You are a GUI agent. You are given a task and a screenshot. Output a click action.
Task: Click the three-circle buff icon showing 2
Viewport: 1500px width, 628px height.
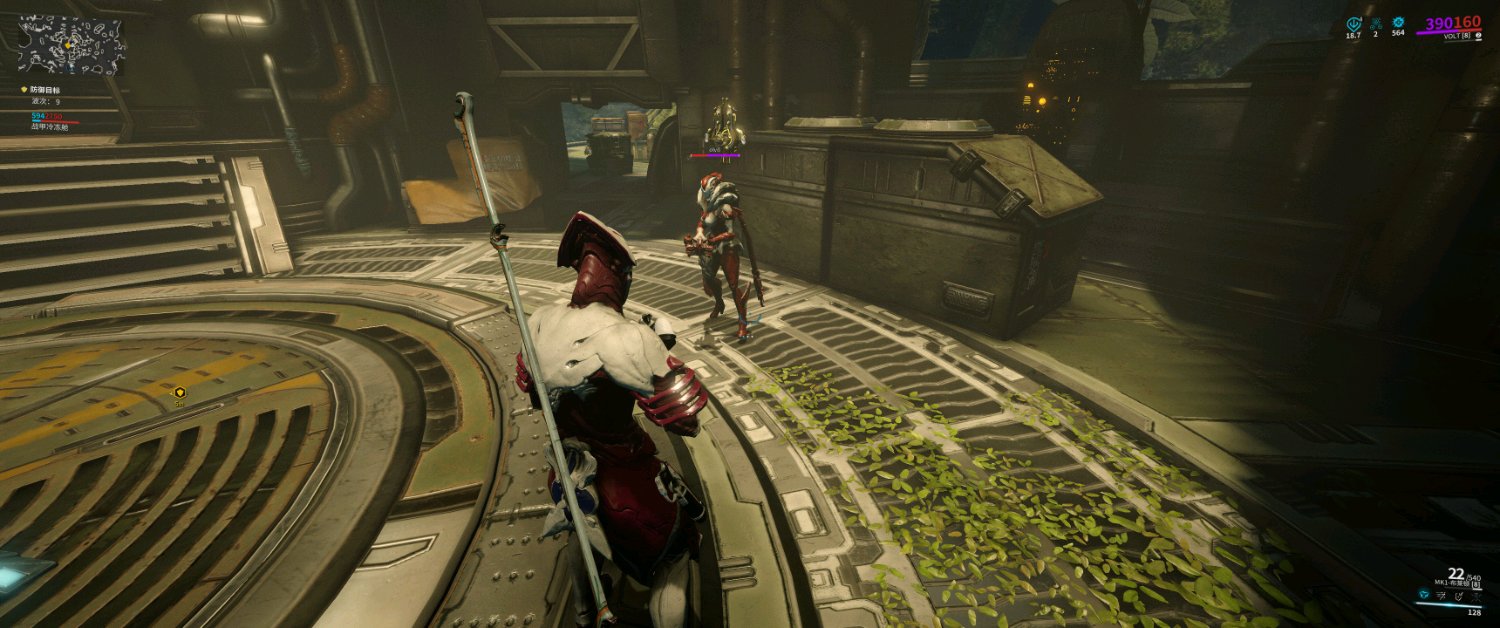[x=1376, y=23]
